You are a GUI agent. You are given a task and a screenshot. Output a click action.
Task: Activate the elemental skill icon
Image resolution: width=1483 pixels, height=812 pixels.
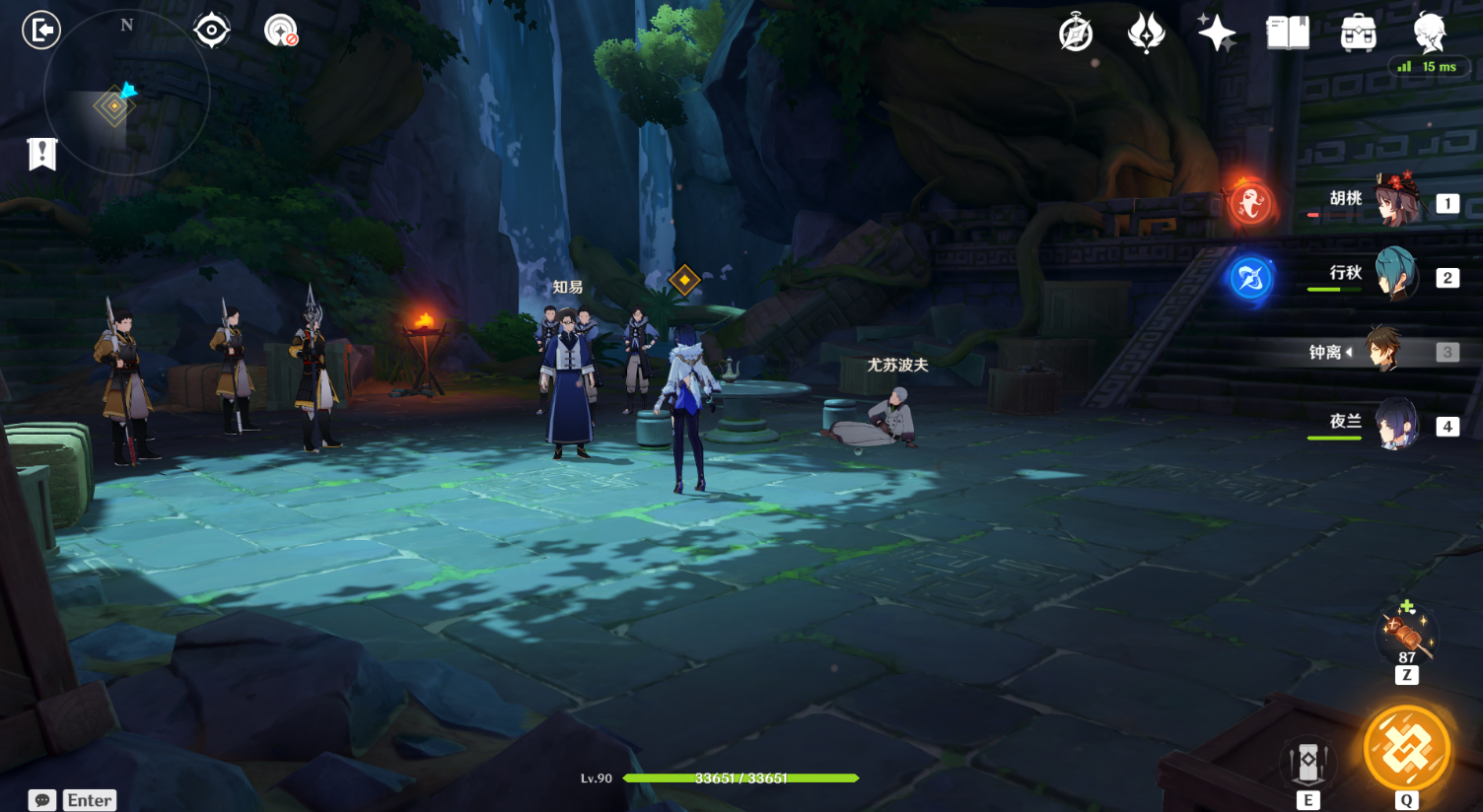pos(1307,762)
